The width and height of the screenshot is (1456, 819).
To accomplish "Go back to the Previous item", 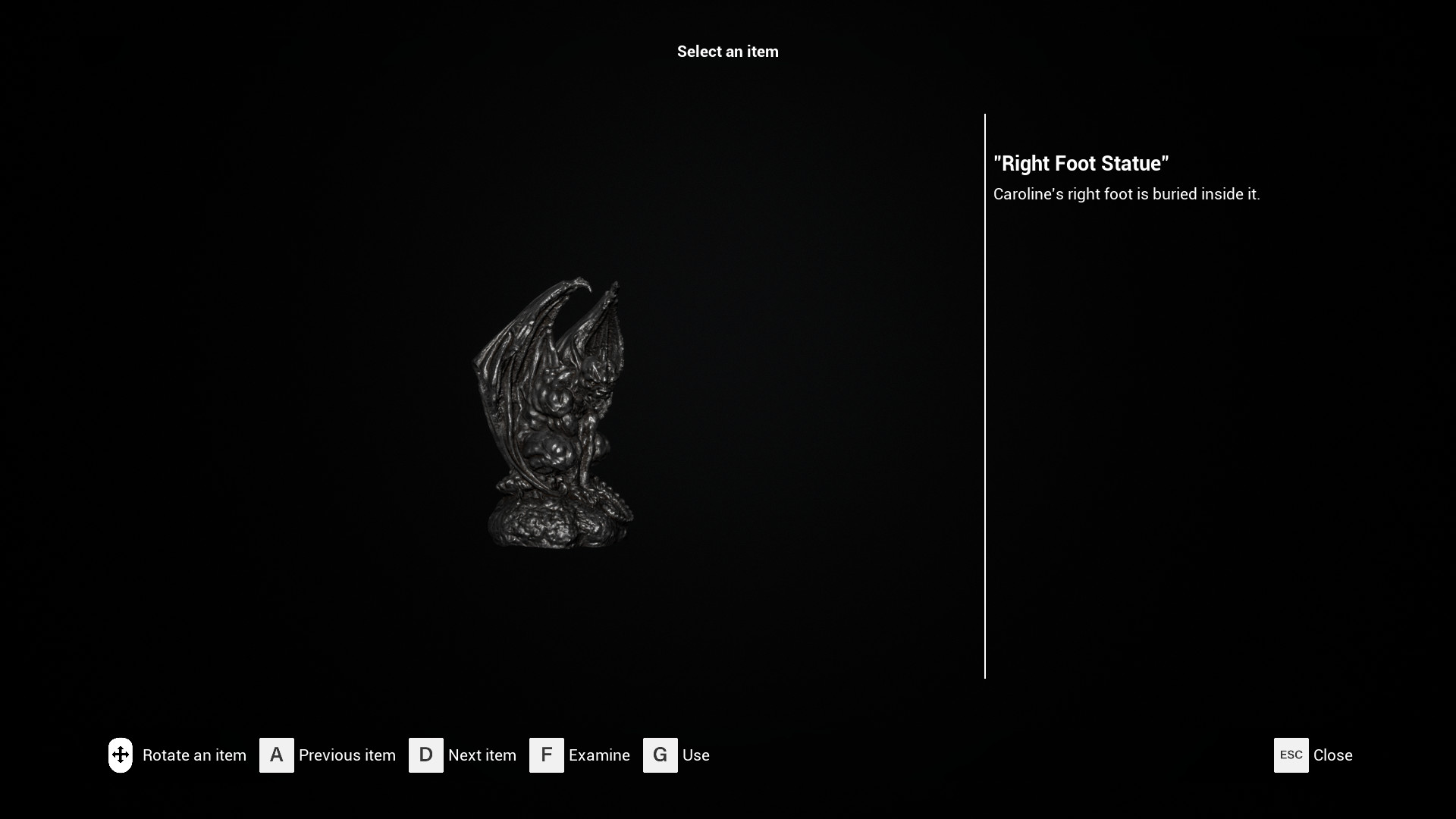I will coord(347,755).
